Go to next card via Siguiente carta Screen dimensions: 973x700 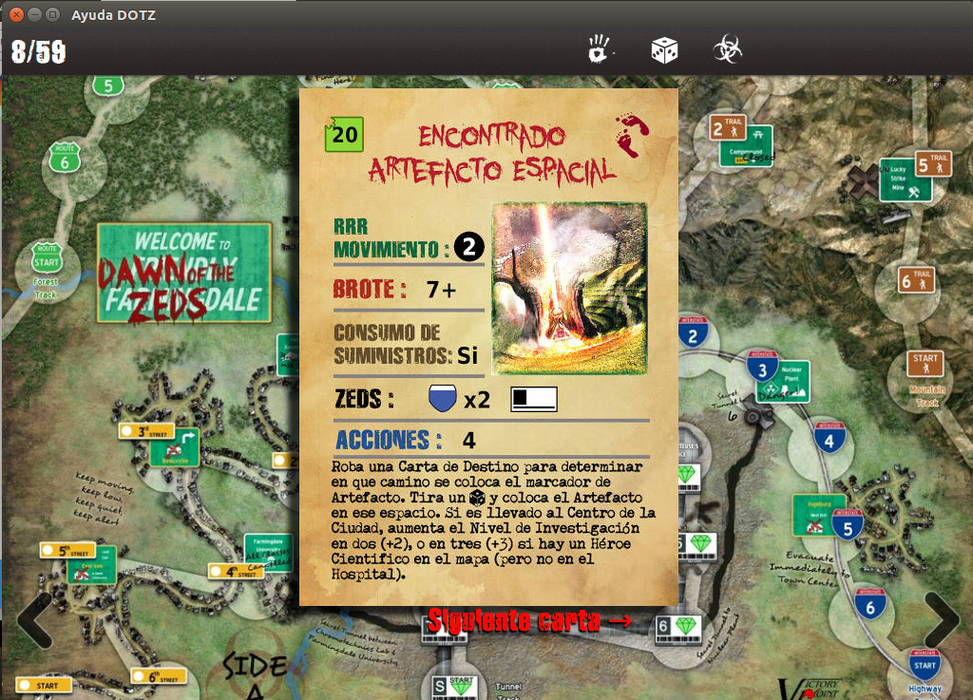pos(529,620)
